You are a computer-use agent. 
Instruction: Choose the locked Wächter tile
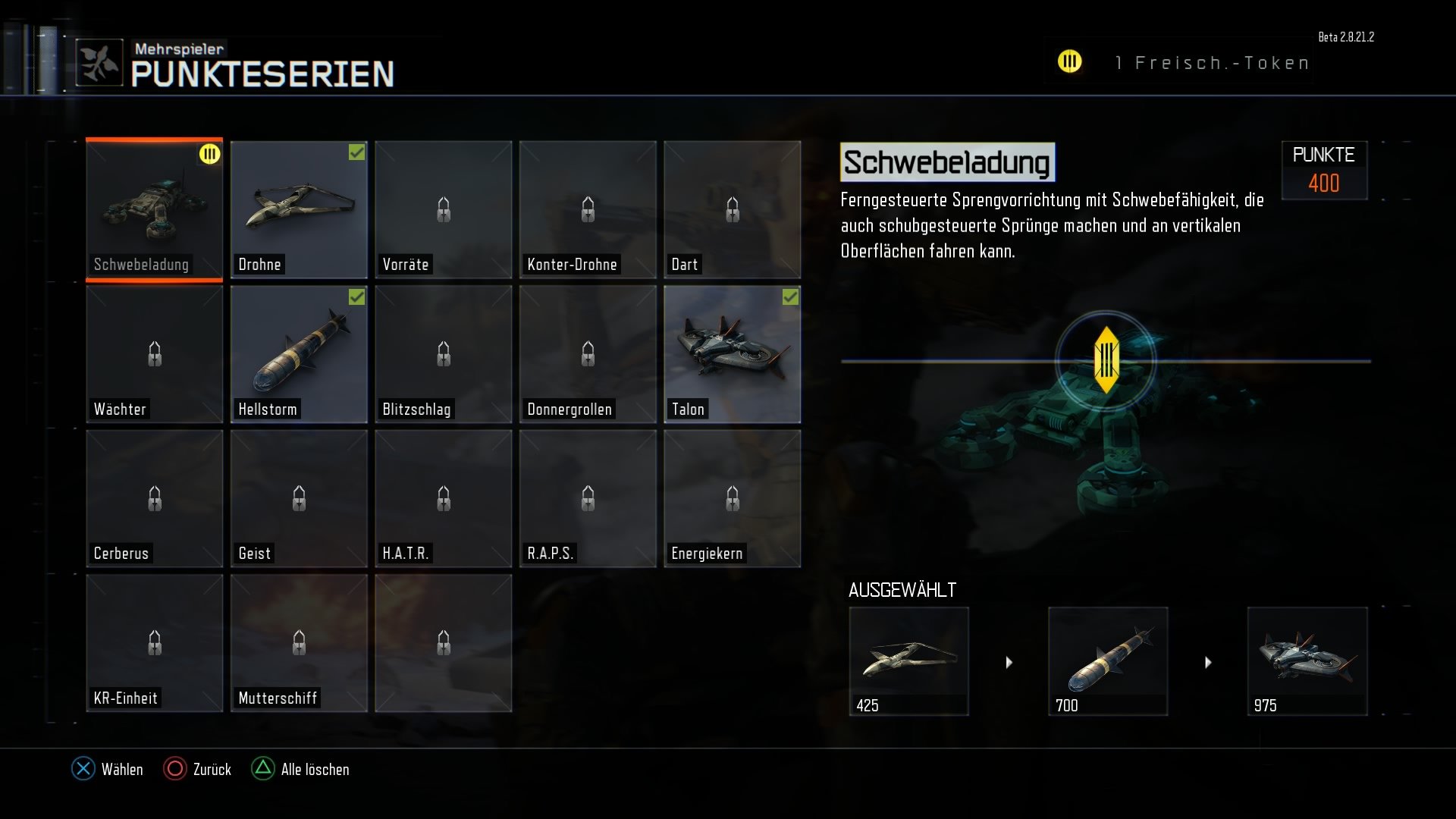coord(154,354)
